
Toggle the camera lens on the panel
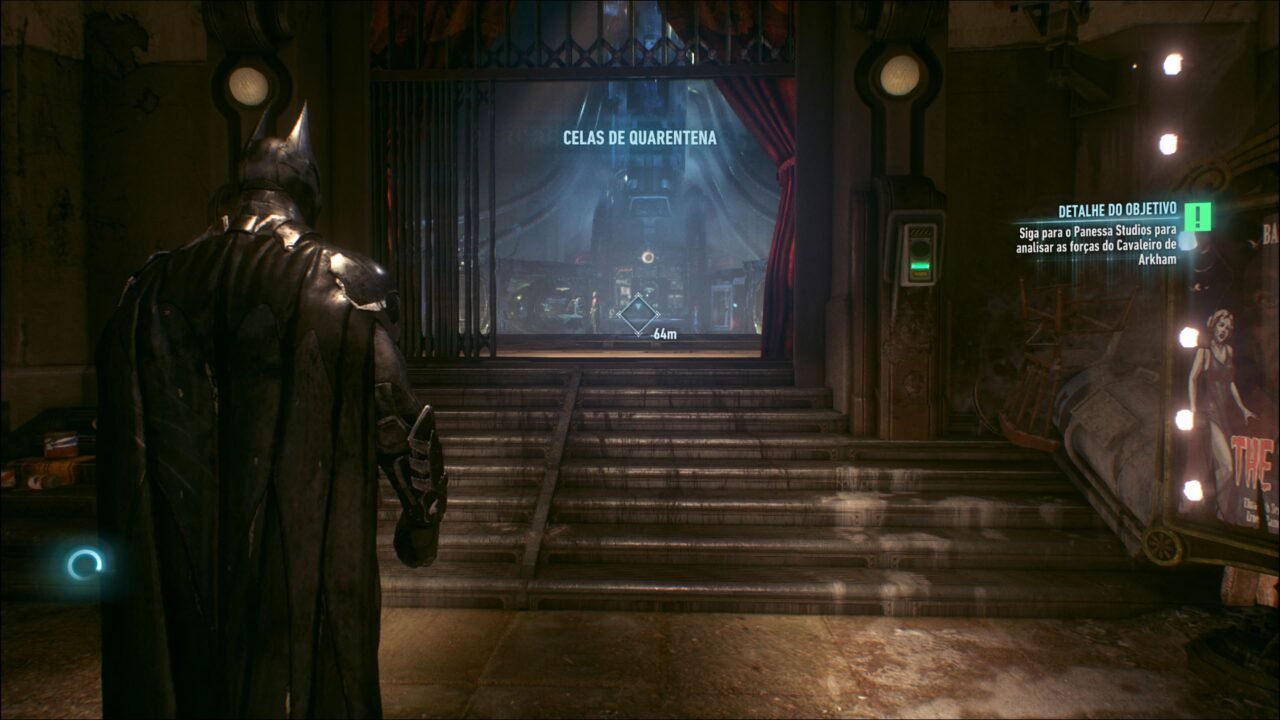pyautogui.click(x=920, y=247)
